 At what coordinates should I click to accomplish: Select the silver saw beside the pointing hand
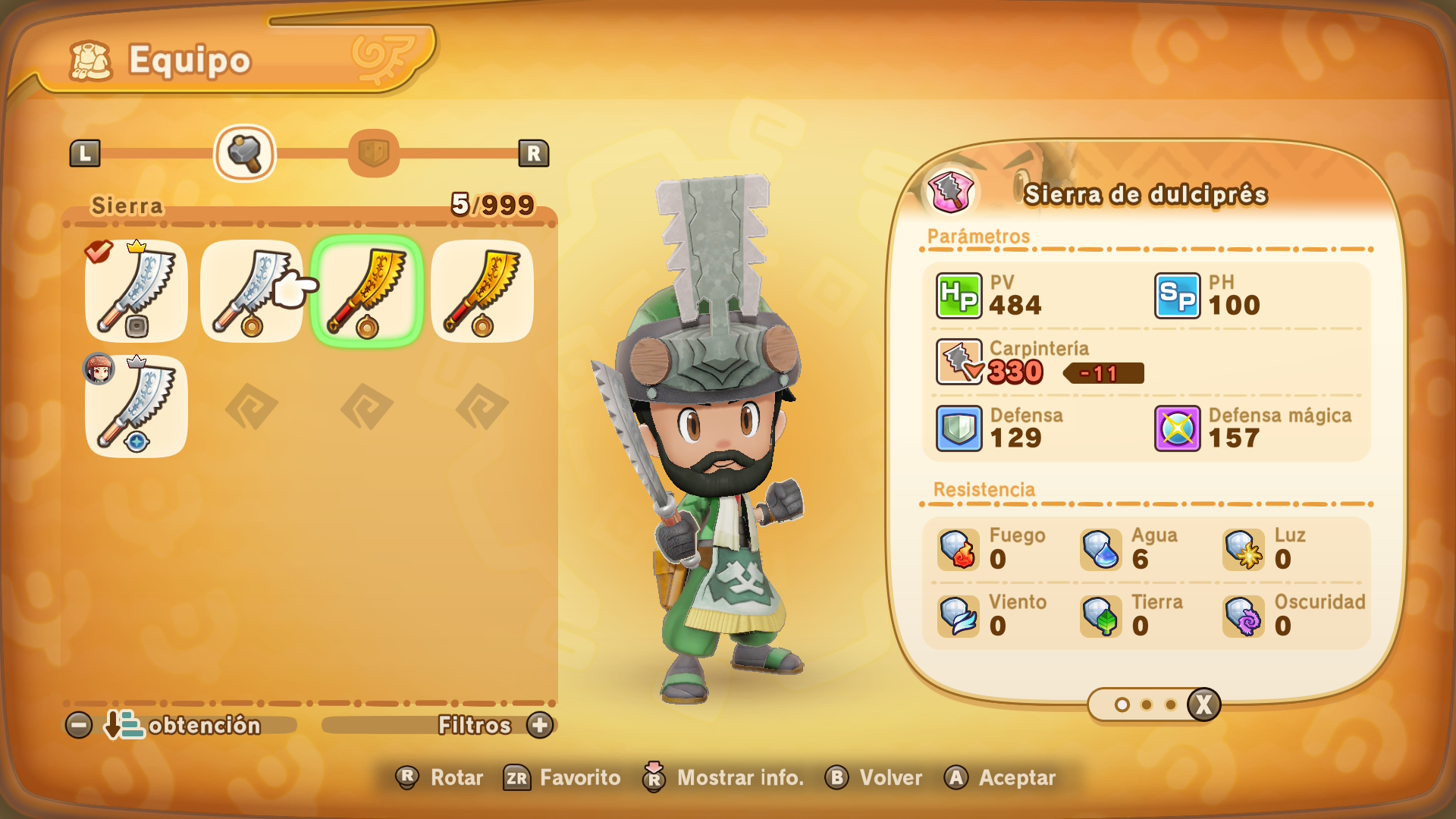pyautogui.click(x=250, y=291)
